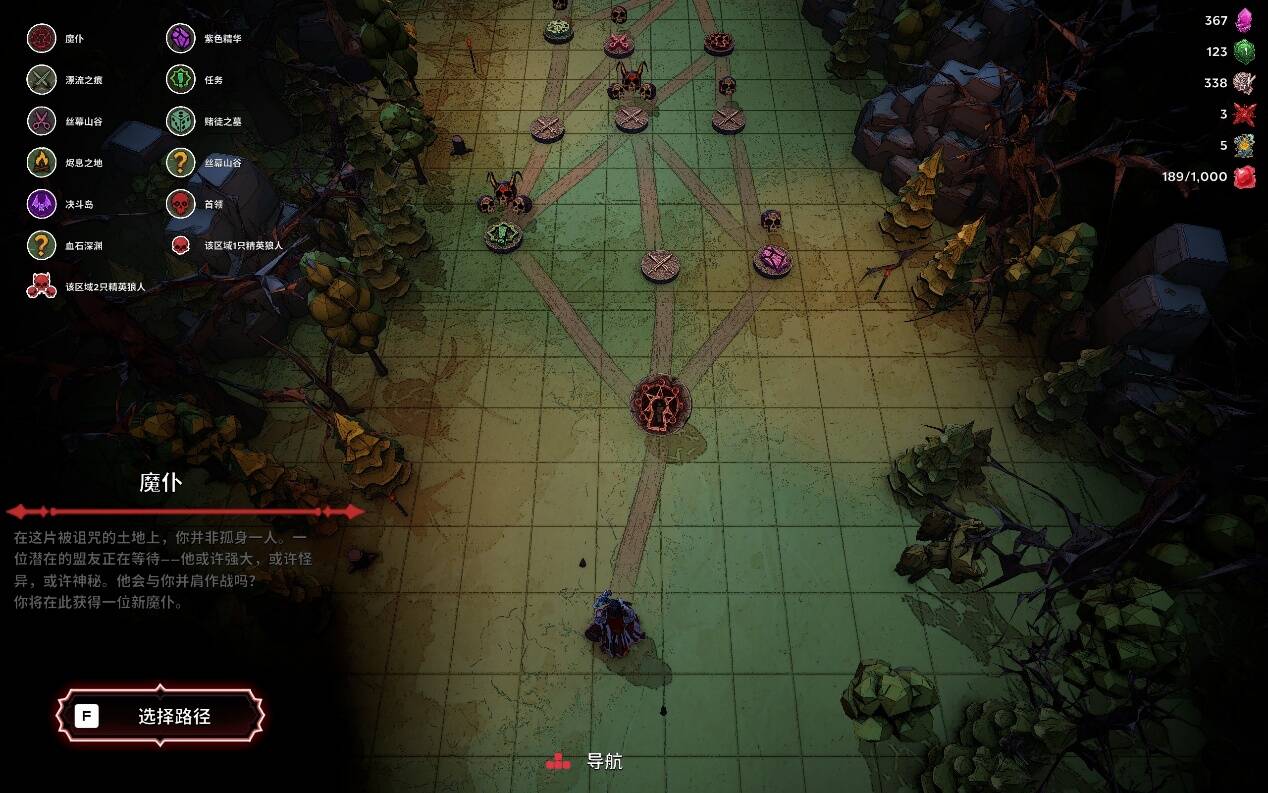Select the large glowing 魔仆 map node

click(x=661, y=403)
